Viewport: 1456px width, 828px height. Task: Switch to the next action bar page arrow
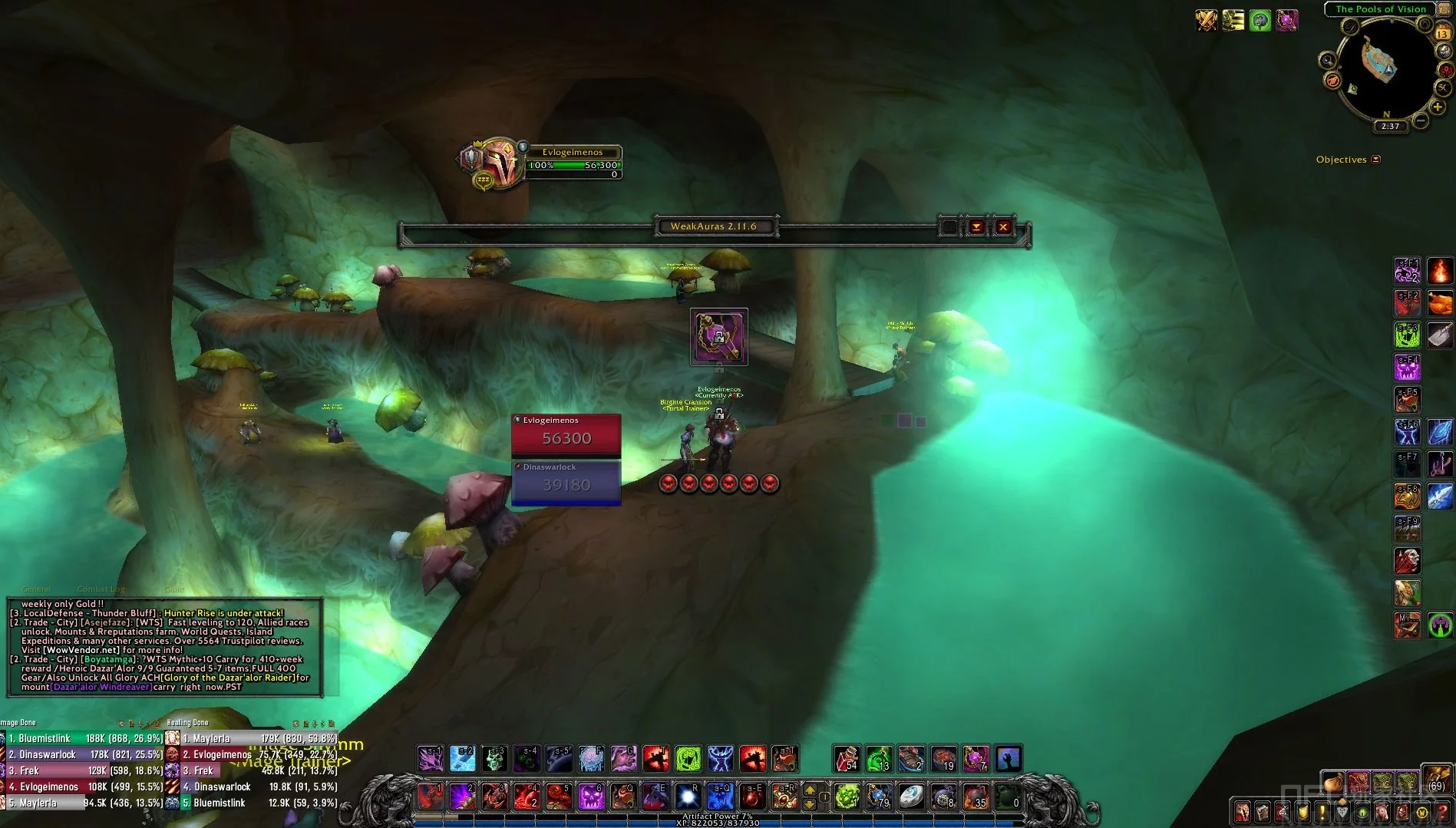pyautogui.click(x=810, y=803)
